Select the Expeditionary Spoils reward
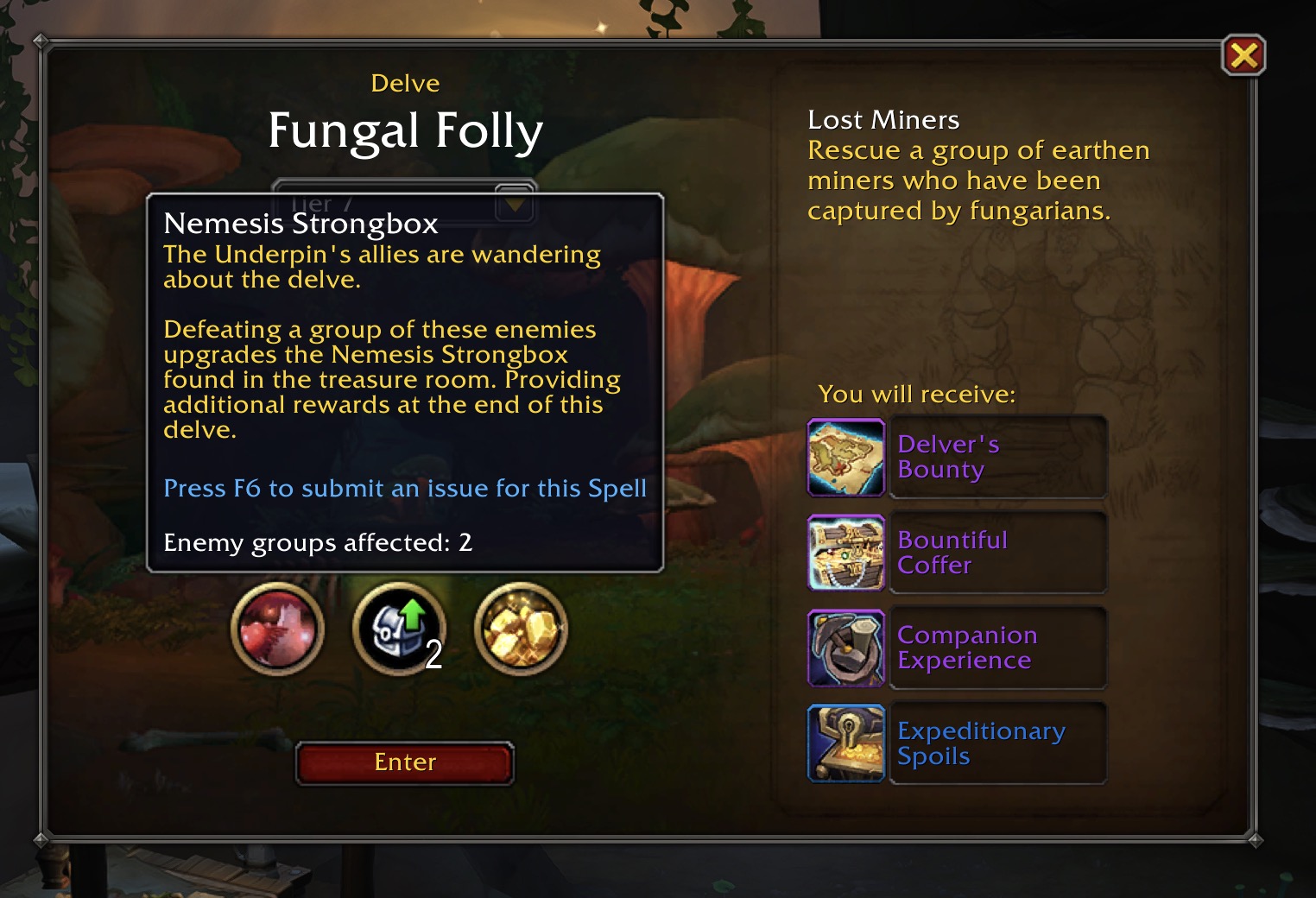 (956, 743)
